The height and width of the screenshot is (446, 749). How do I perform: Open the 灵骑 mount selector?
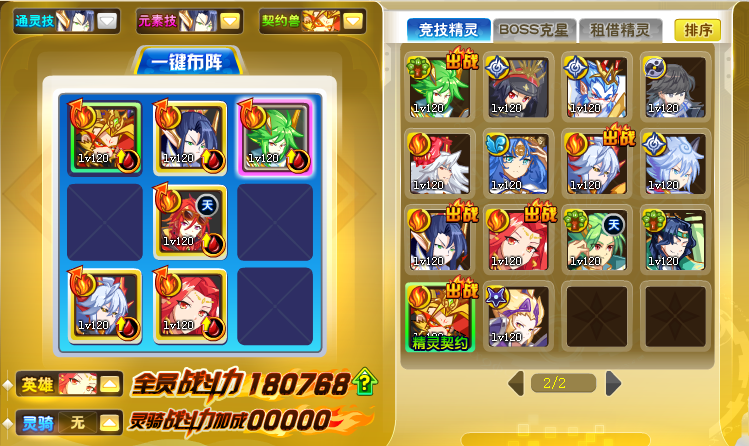coord(109,422)
